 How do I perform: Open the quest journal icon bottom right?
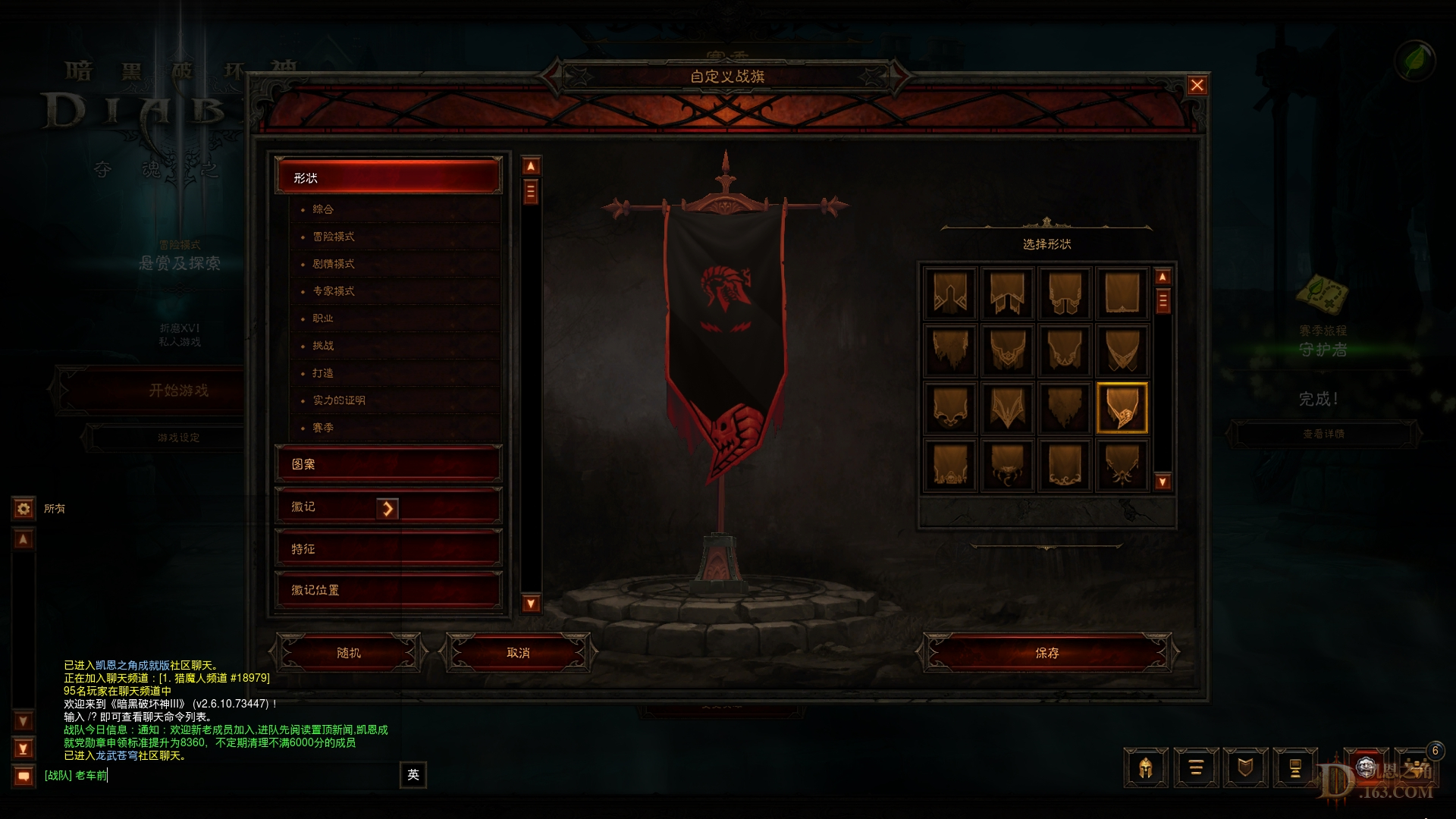pos(1196,767)
